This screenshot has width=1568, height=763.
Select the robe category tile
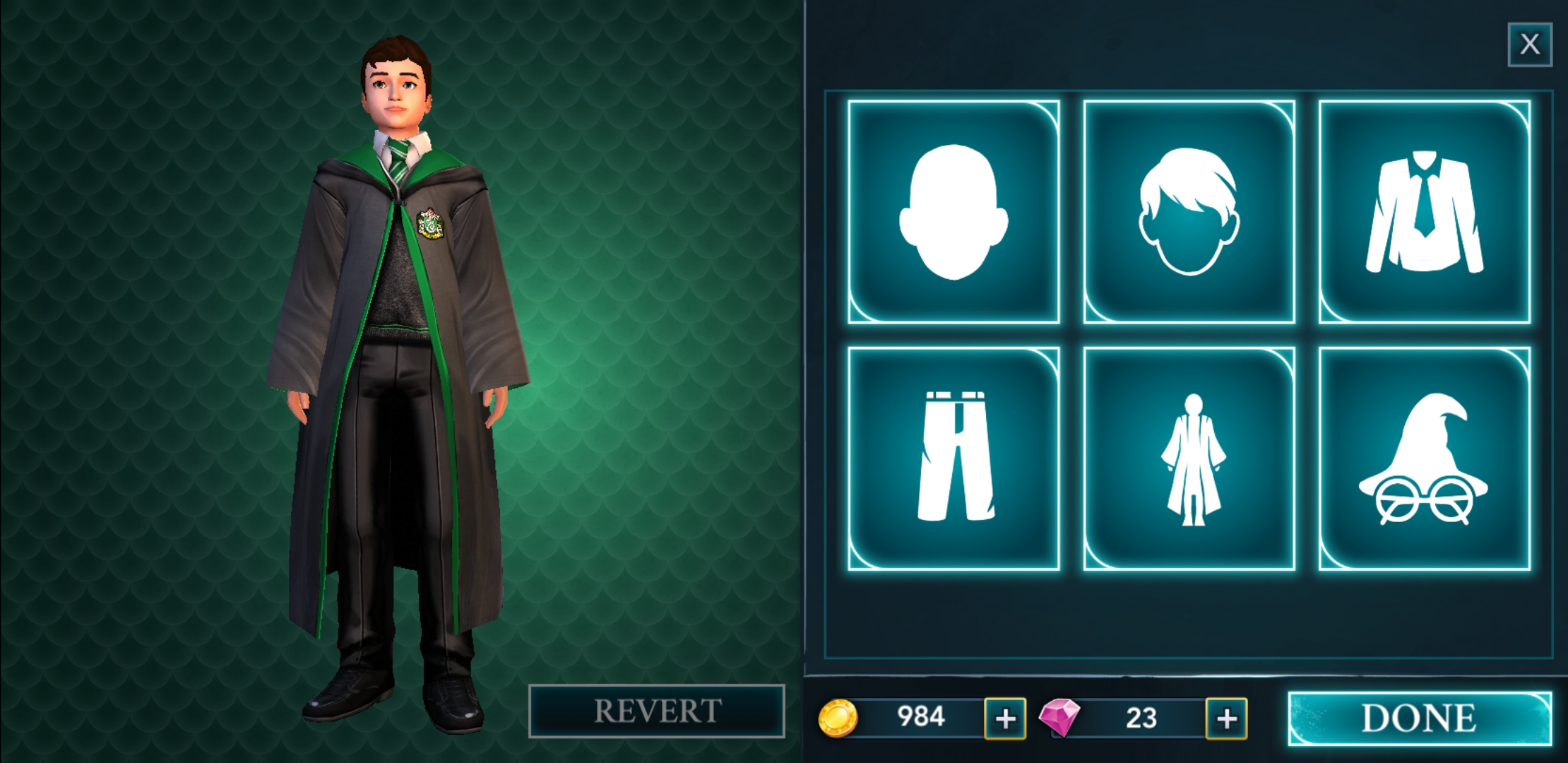click(1189, 458)
